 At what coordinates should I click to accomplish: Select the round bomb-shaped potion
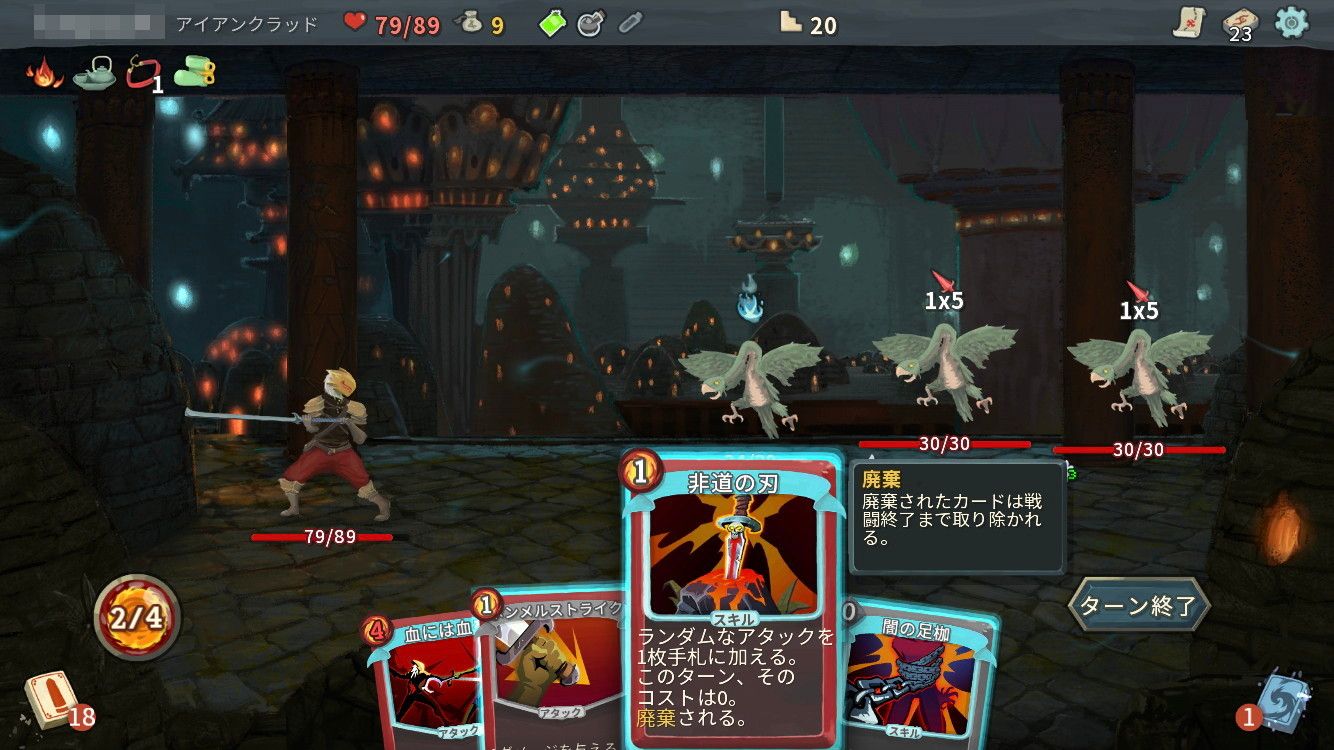click(591, 24)
